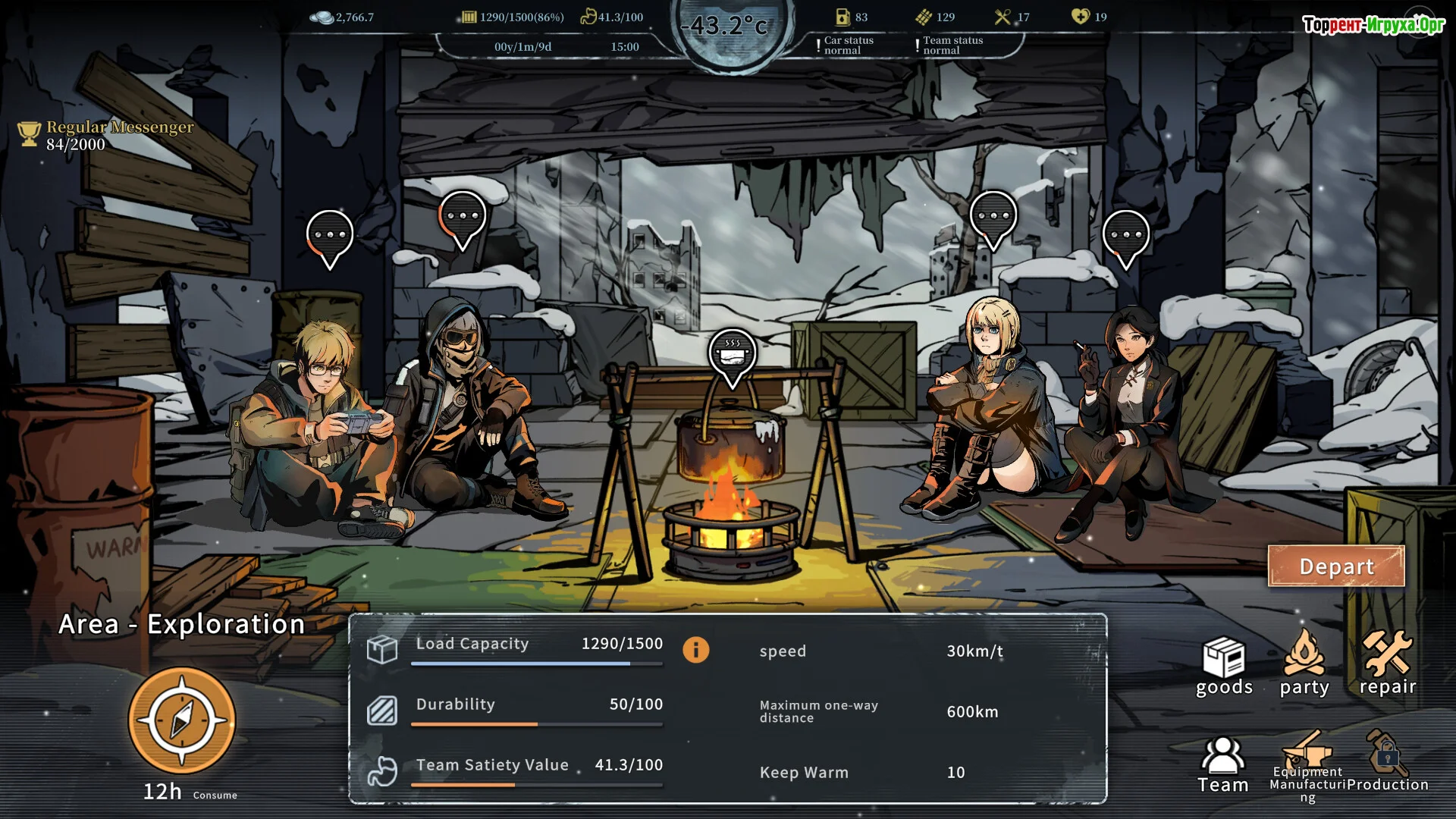View the Regular Messenger rank trophy

point(29,134)
